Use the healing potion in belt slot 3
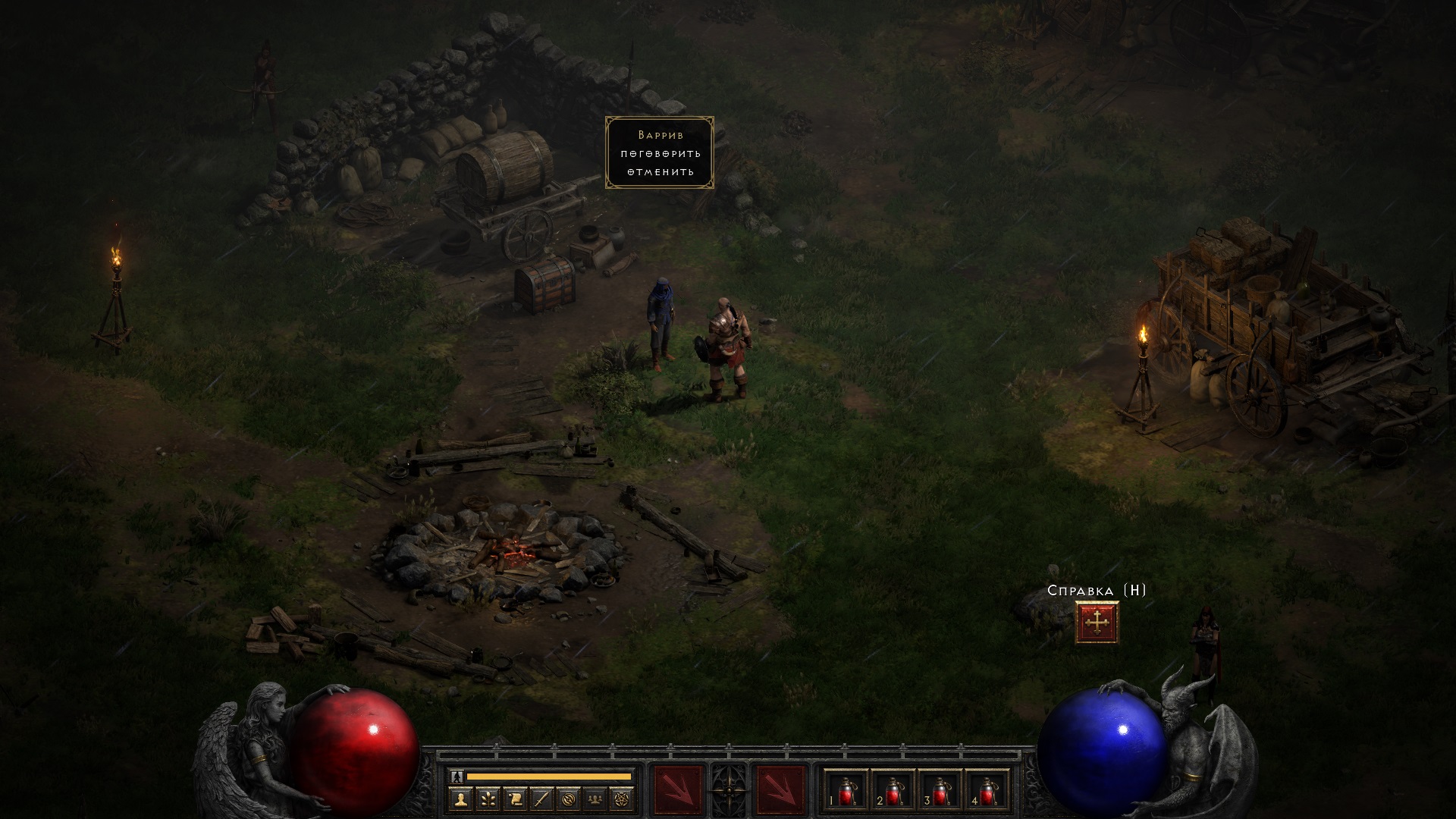1456x819 pixels. (940, 792)
